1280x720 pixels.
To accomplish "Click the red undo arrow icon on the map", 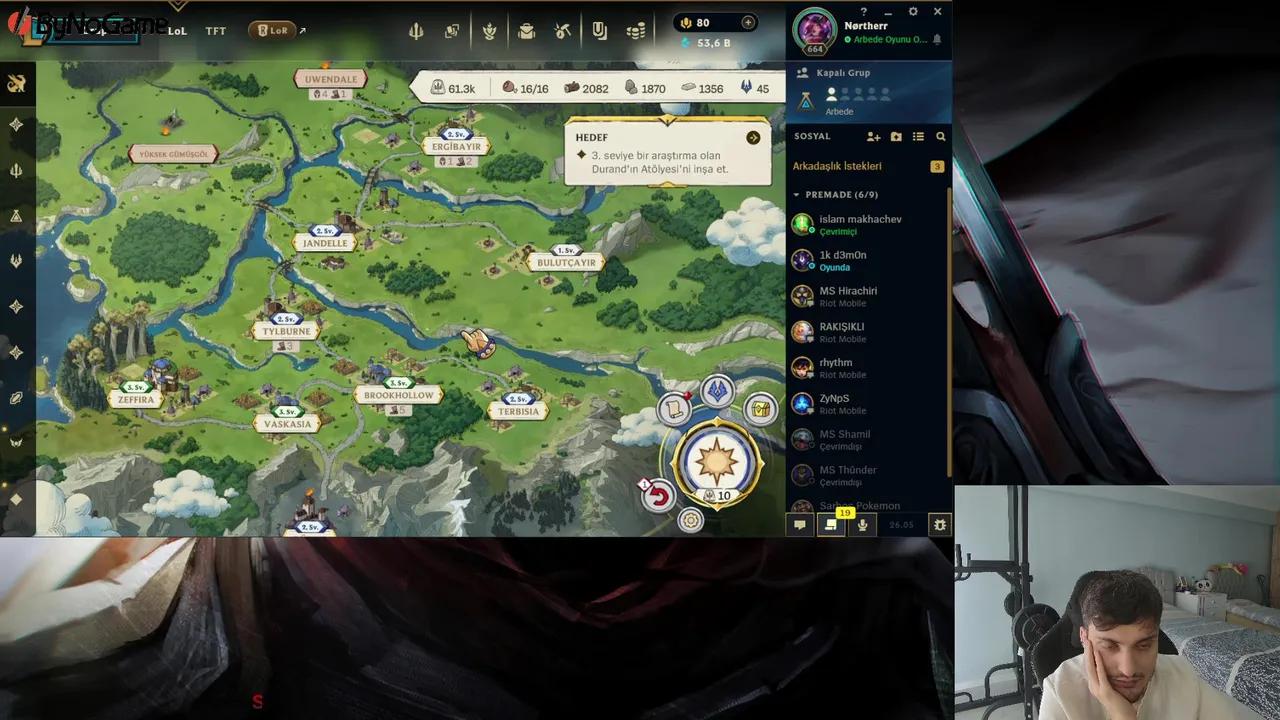I will [659, 497].
